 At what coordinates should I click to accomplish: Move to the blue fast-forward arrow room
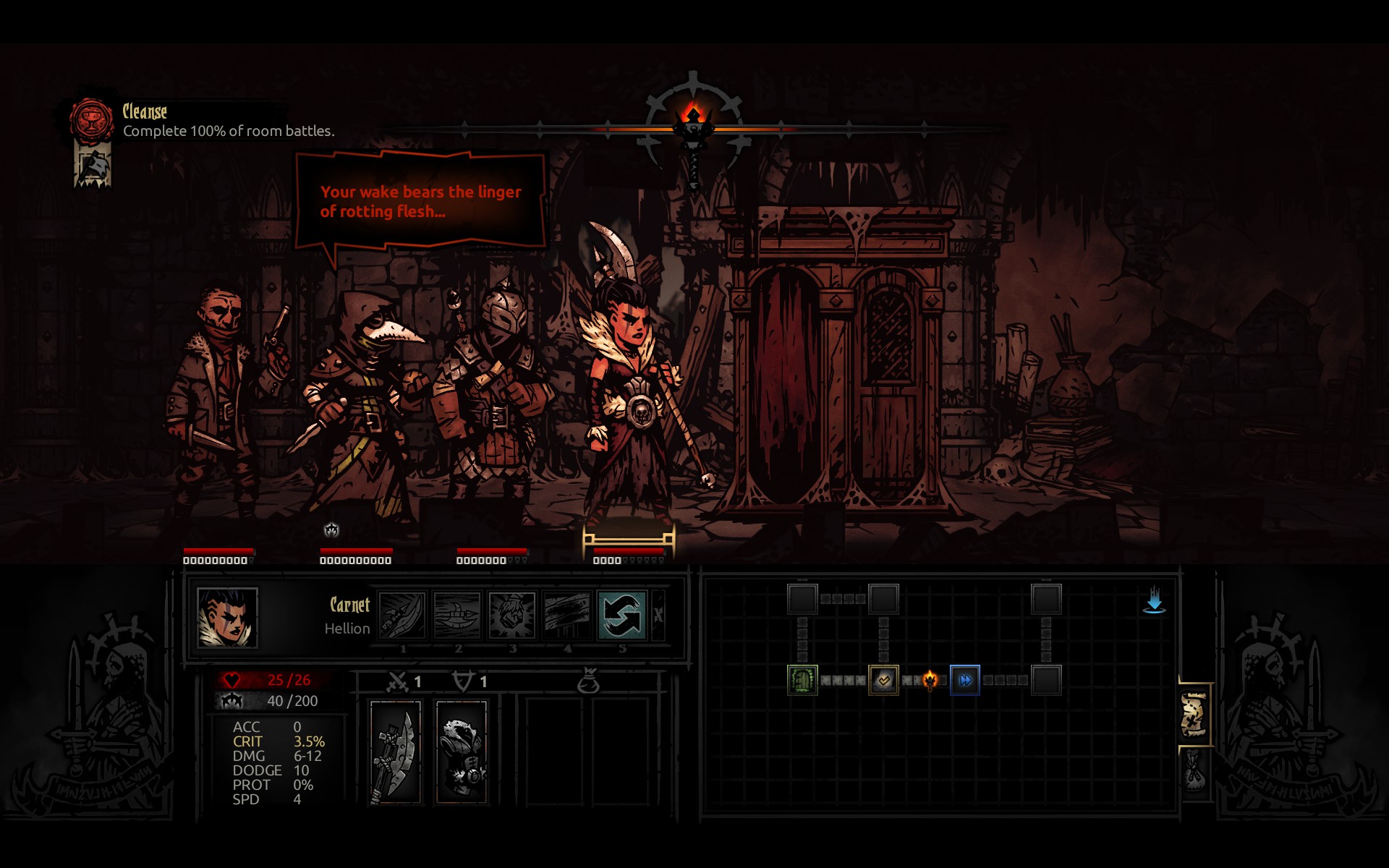pos(965,680)
